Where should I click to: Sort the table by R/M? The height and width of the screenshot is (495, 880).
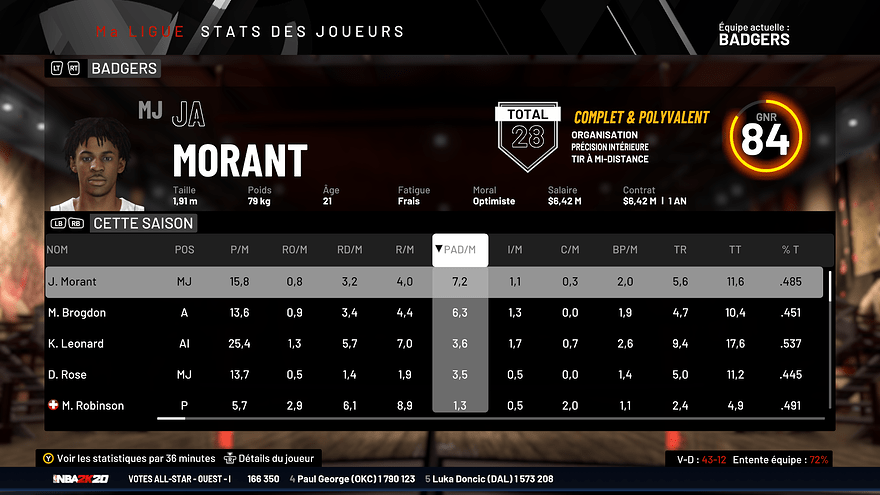(x=404, y=249)
